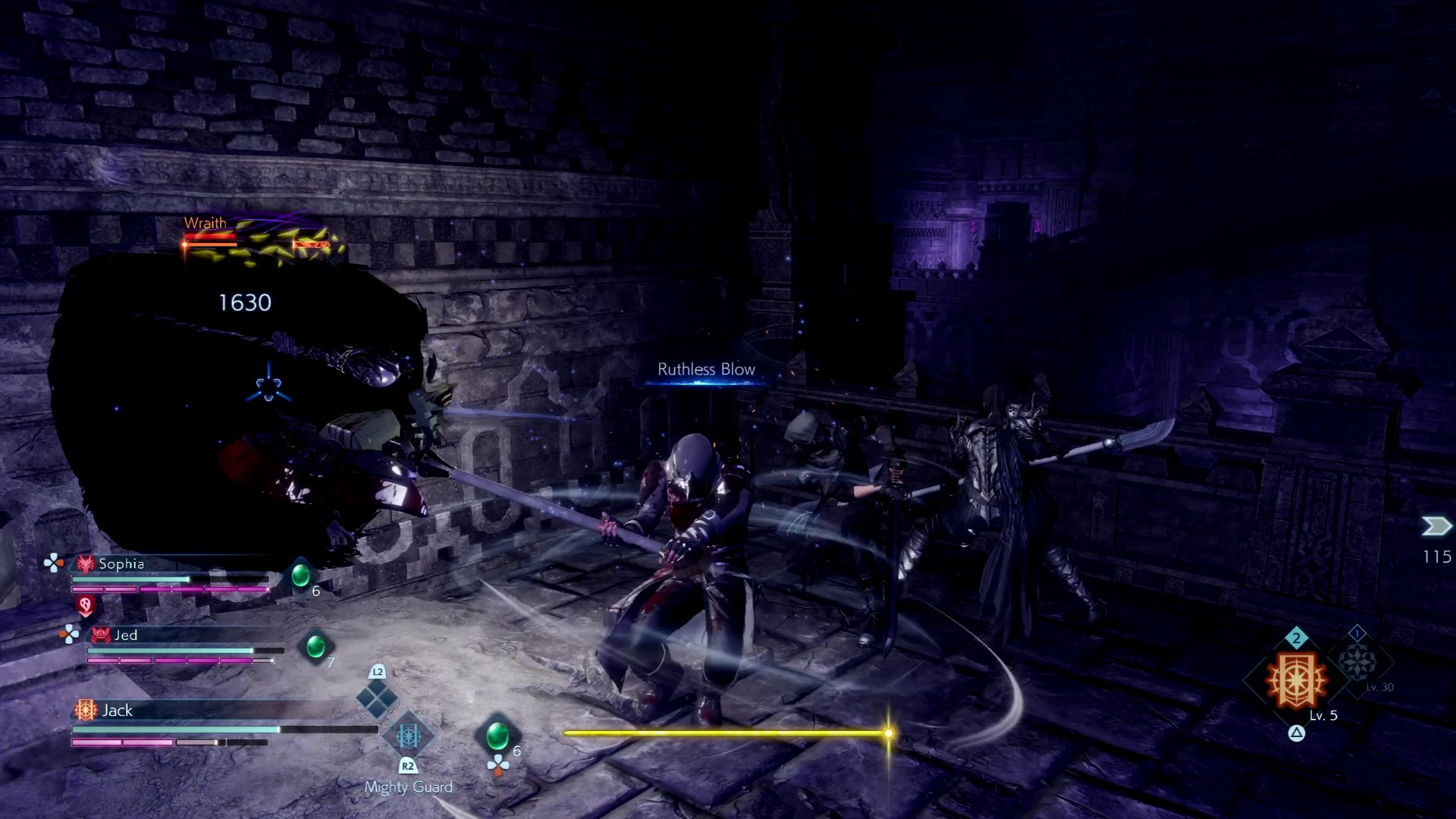The width and height of the screenshot is (1456, 819).
Task: Select the orange Lv. 5 job emblem
Action: tap(1298, 680)
